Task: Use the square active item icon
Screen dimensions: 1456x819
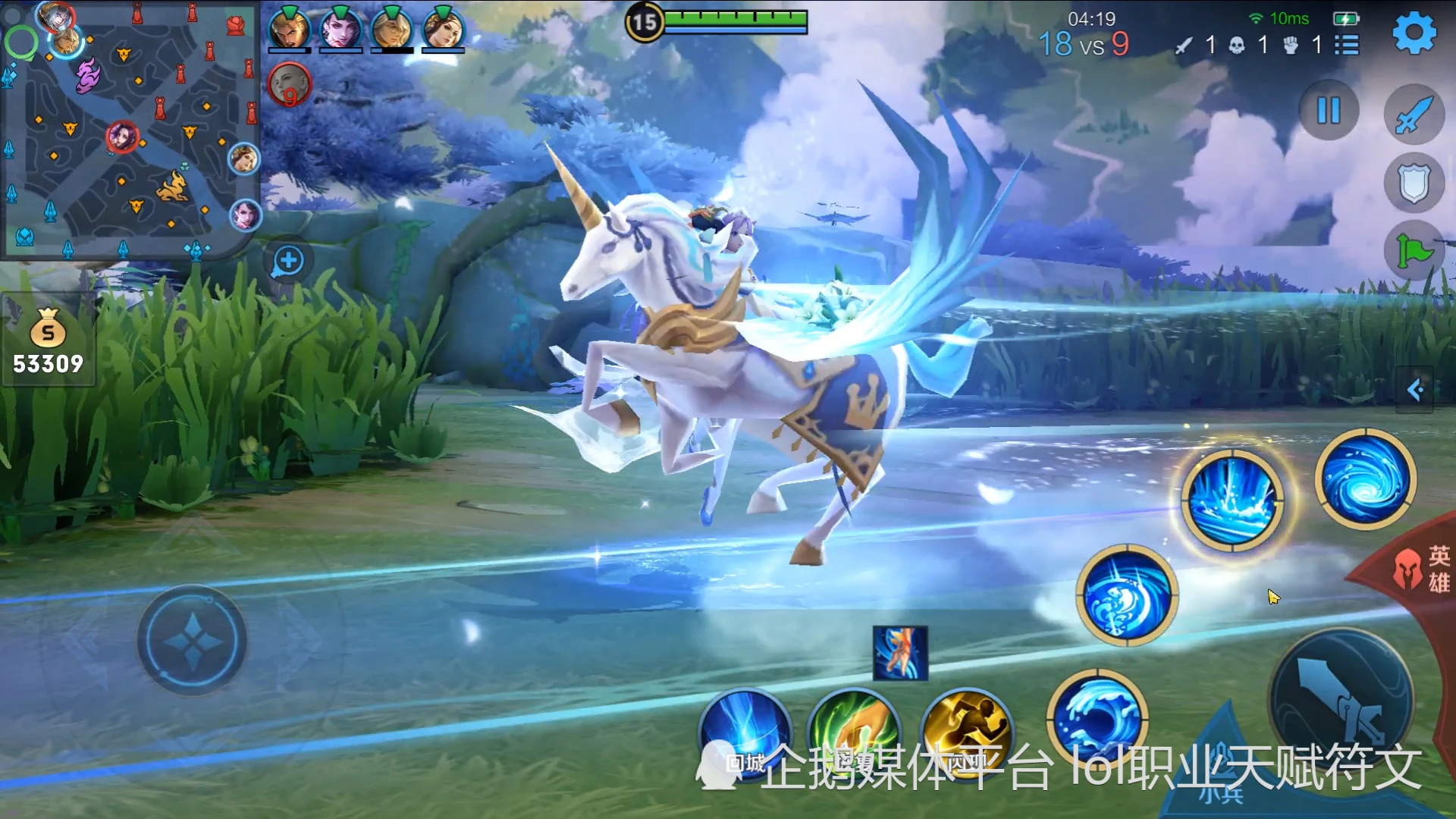Action: click(x=900, y=653)
